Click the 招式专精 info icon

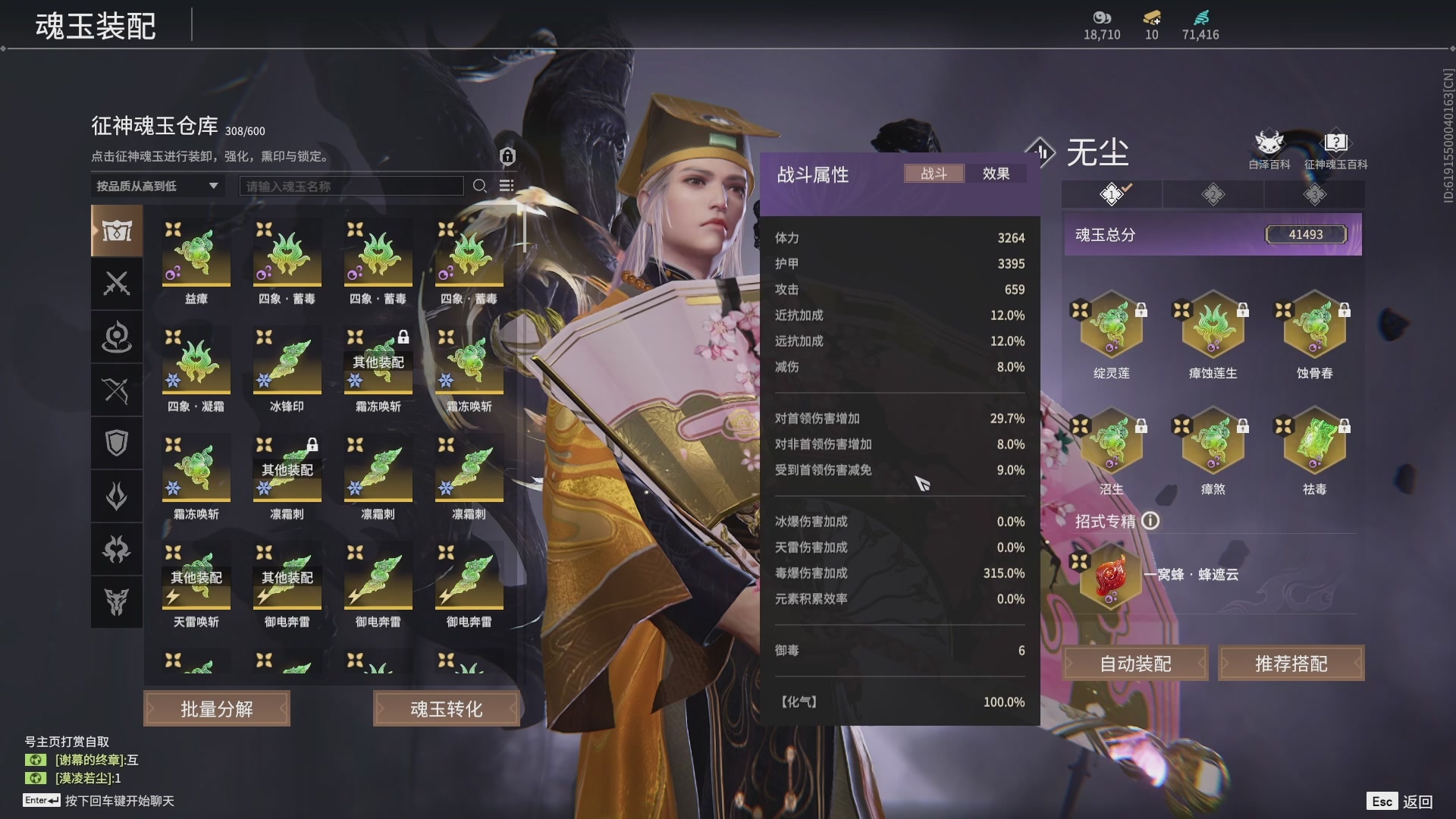[1150, 522]
